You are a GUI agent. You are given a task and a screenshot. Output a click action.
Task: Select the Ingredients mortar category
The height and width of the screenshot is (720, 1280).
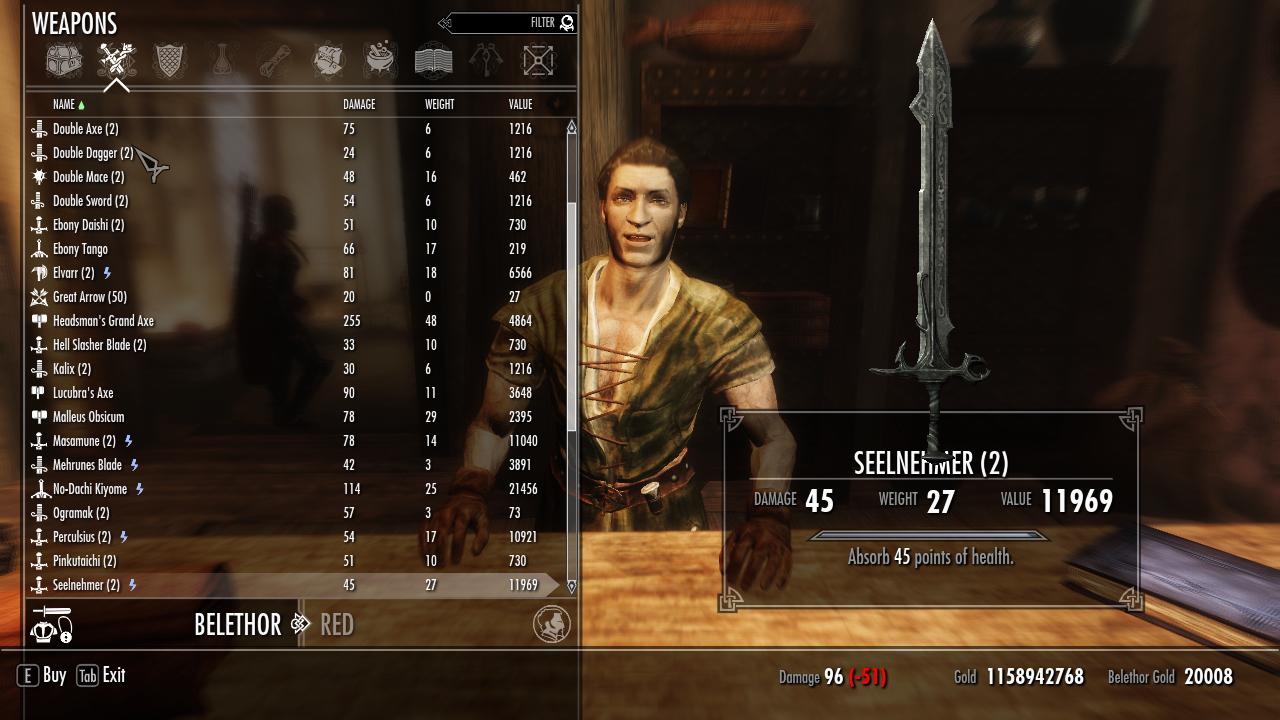point(380,61)
